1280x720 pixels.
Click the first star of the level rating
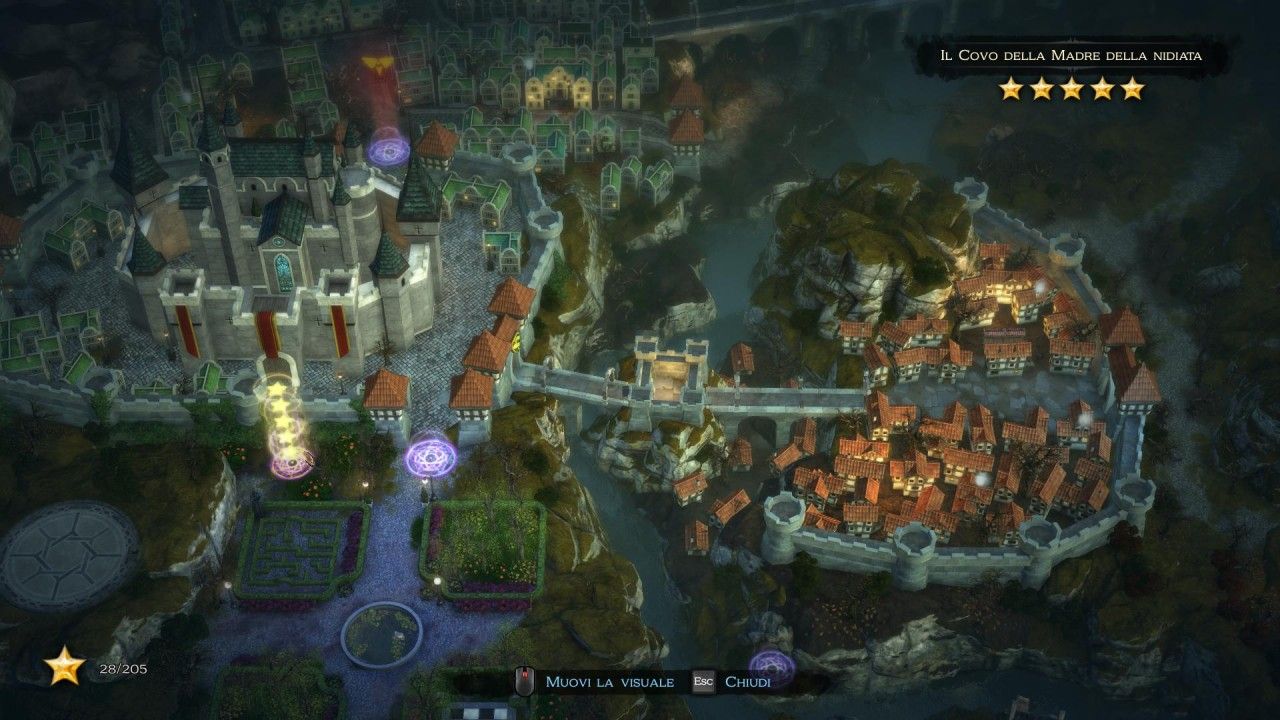pos(1012,90)
